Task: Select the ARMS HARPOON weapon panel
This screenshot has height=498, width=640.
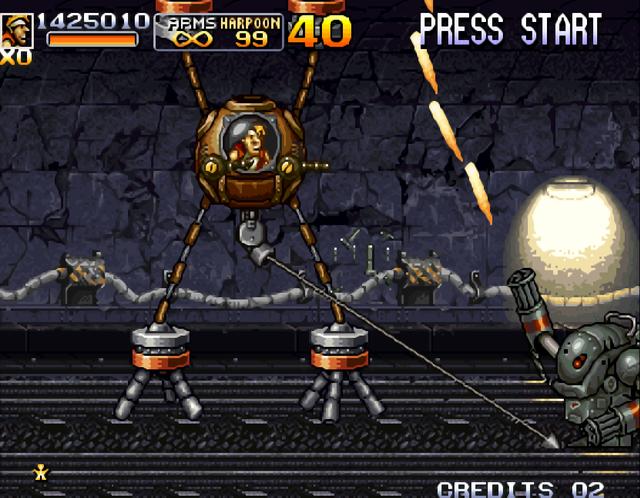Action: 218,31
